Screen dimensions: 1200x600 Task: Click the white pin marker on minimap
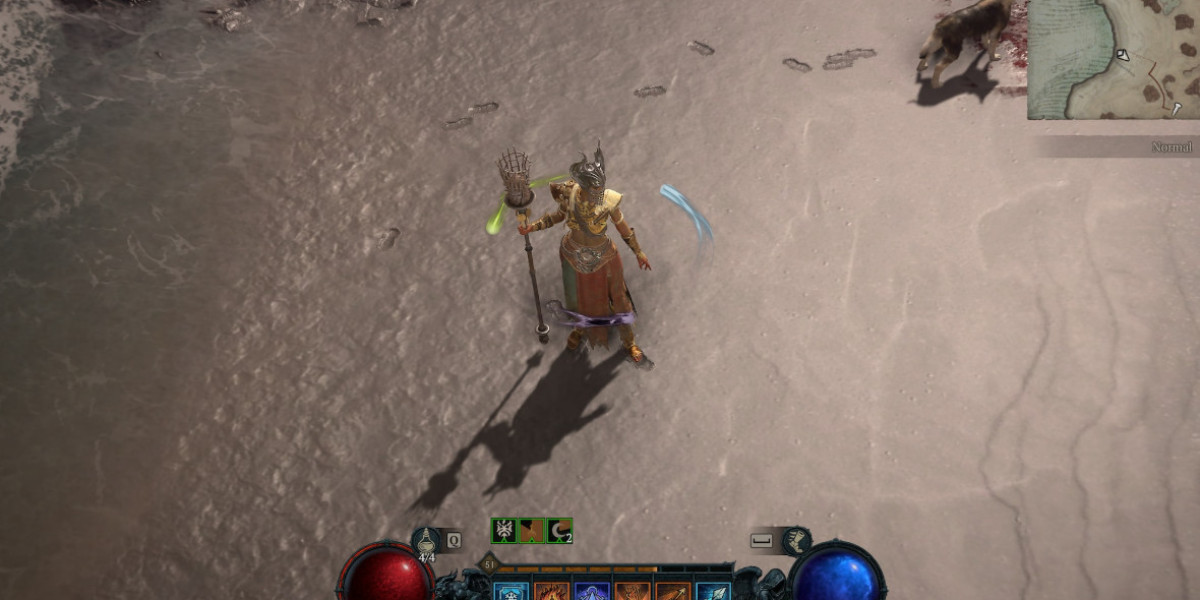tap(1177, 108)
